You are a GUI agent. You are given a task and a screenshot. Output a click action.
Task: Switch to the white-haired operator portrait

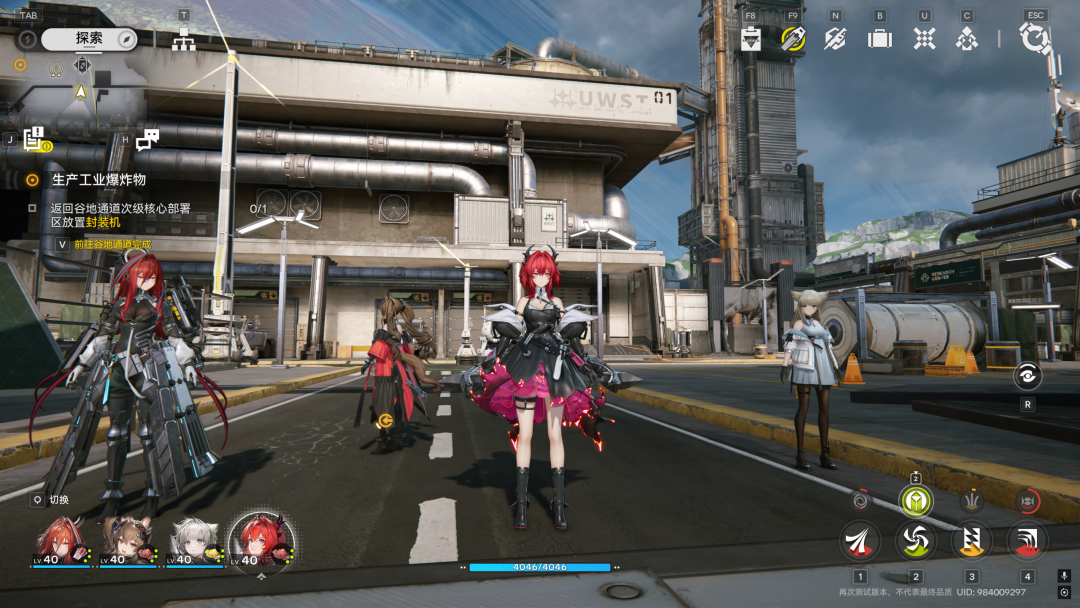[x=193, y=540]
